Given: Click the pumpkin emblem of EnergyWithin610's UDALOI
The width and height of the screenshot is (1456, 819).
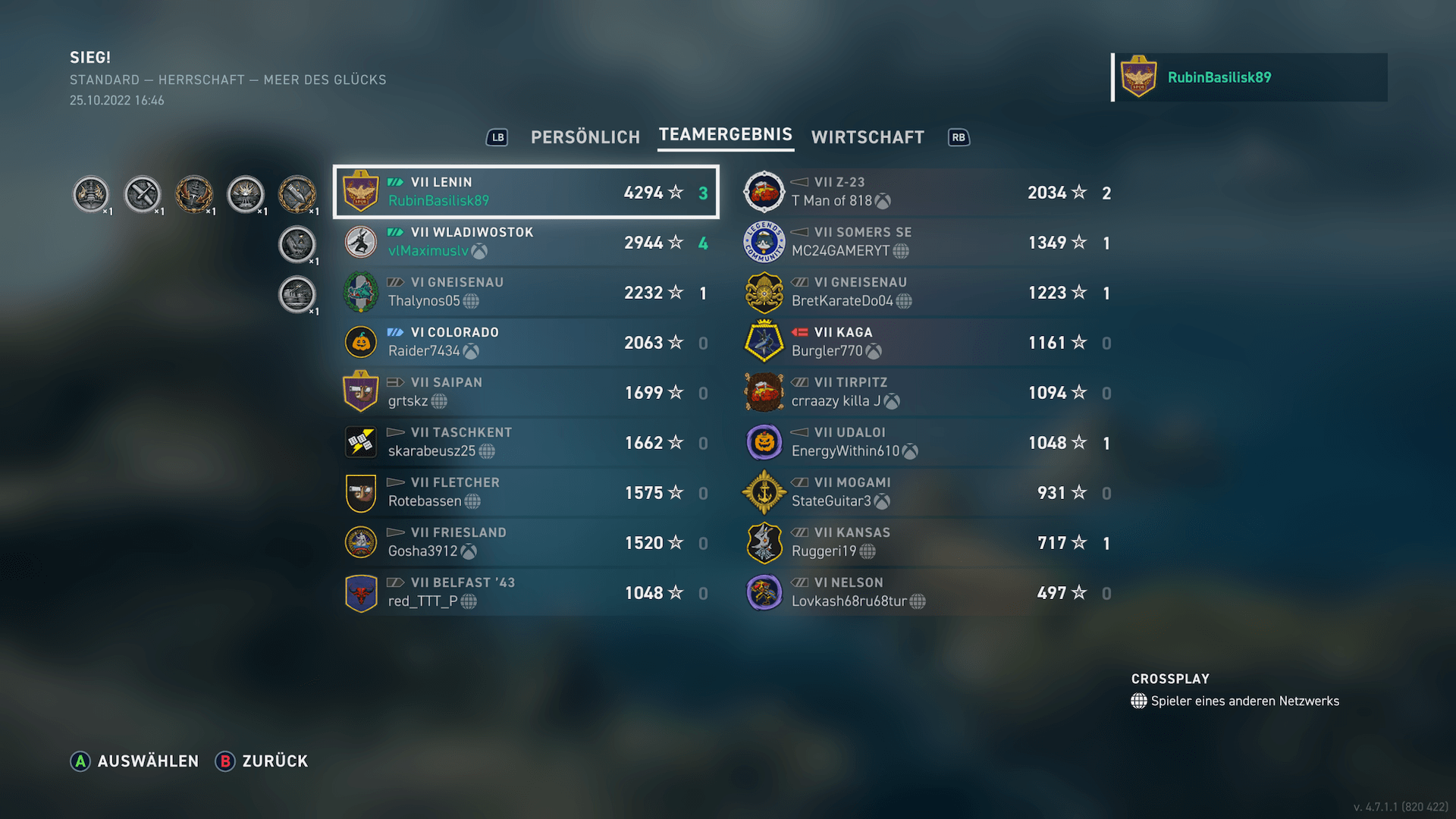Looking at the screenshot, I should pyautogui.click(x=764, y=442).
